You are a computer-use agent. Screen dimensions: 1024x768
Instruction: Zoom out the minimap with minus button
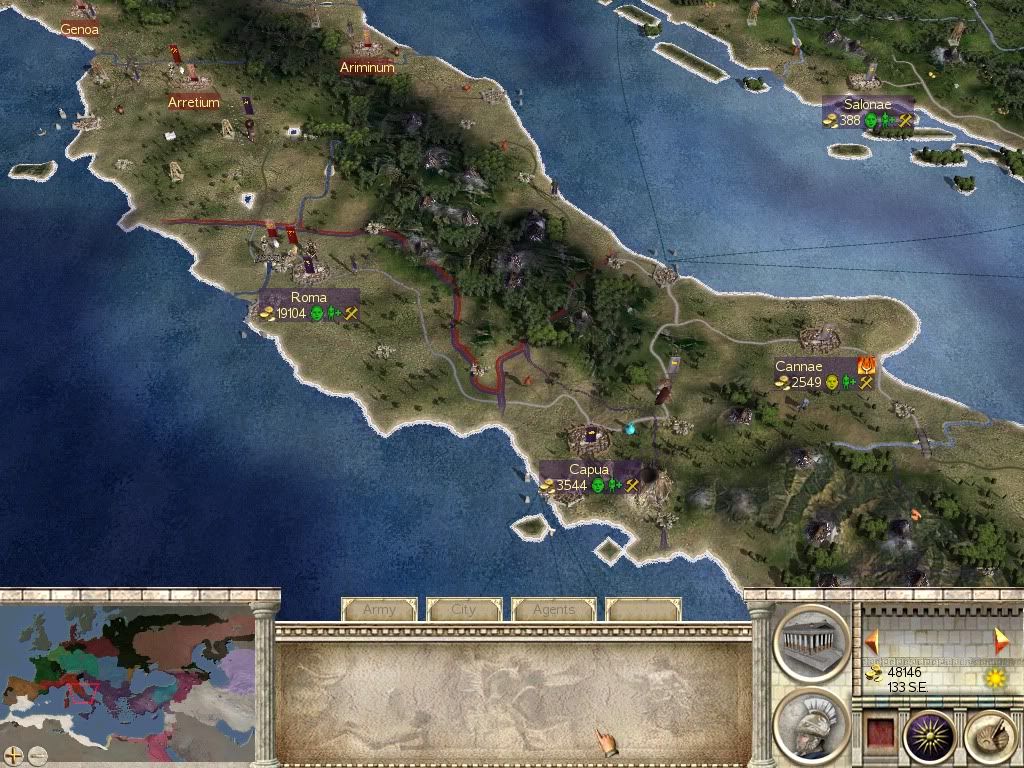pos(37,755)
